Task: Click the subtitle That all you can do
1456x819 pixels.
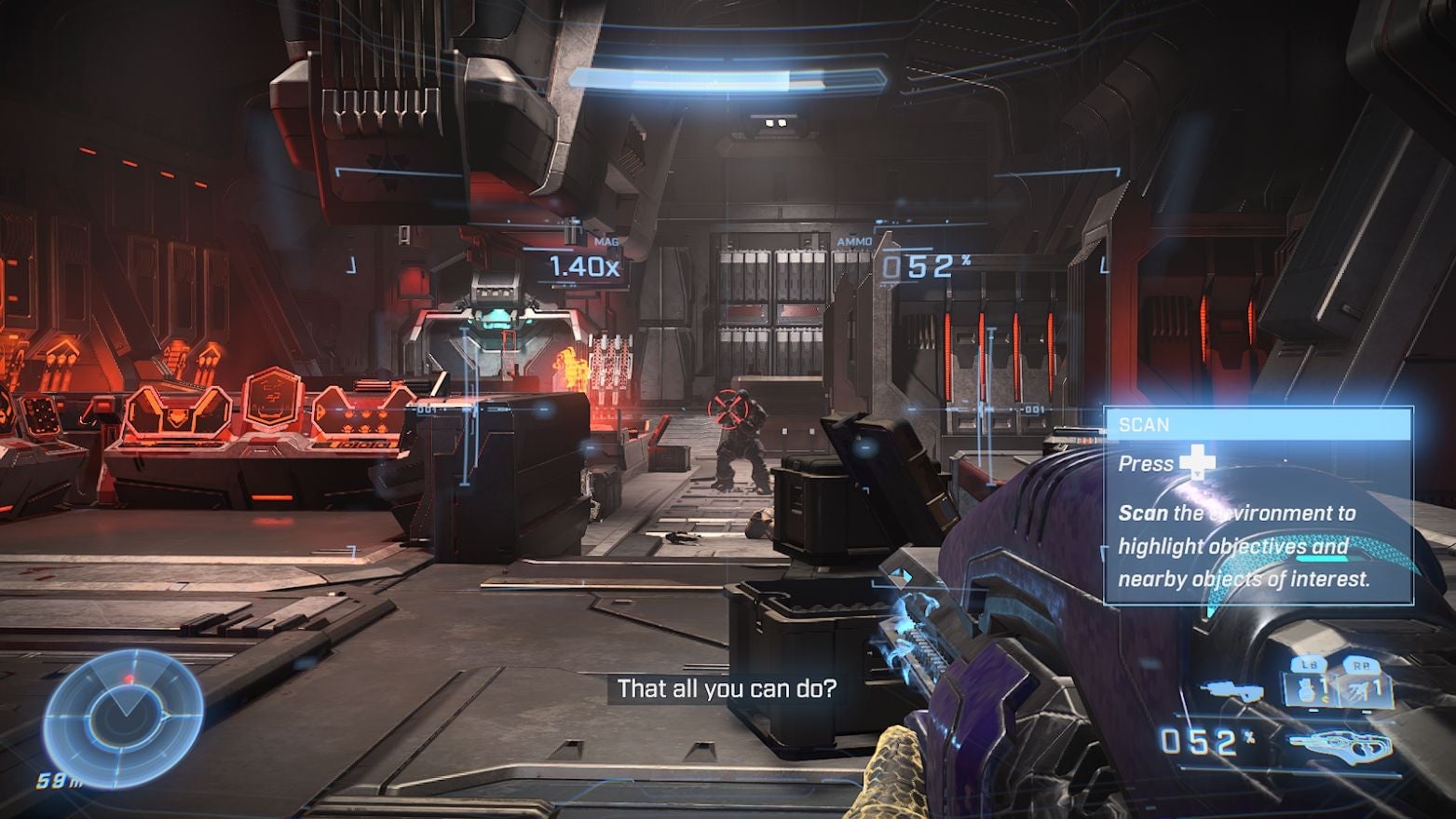Action: [727, 689]
